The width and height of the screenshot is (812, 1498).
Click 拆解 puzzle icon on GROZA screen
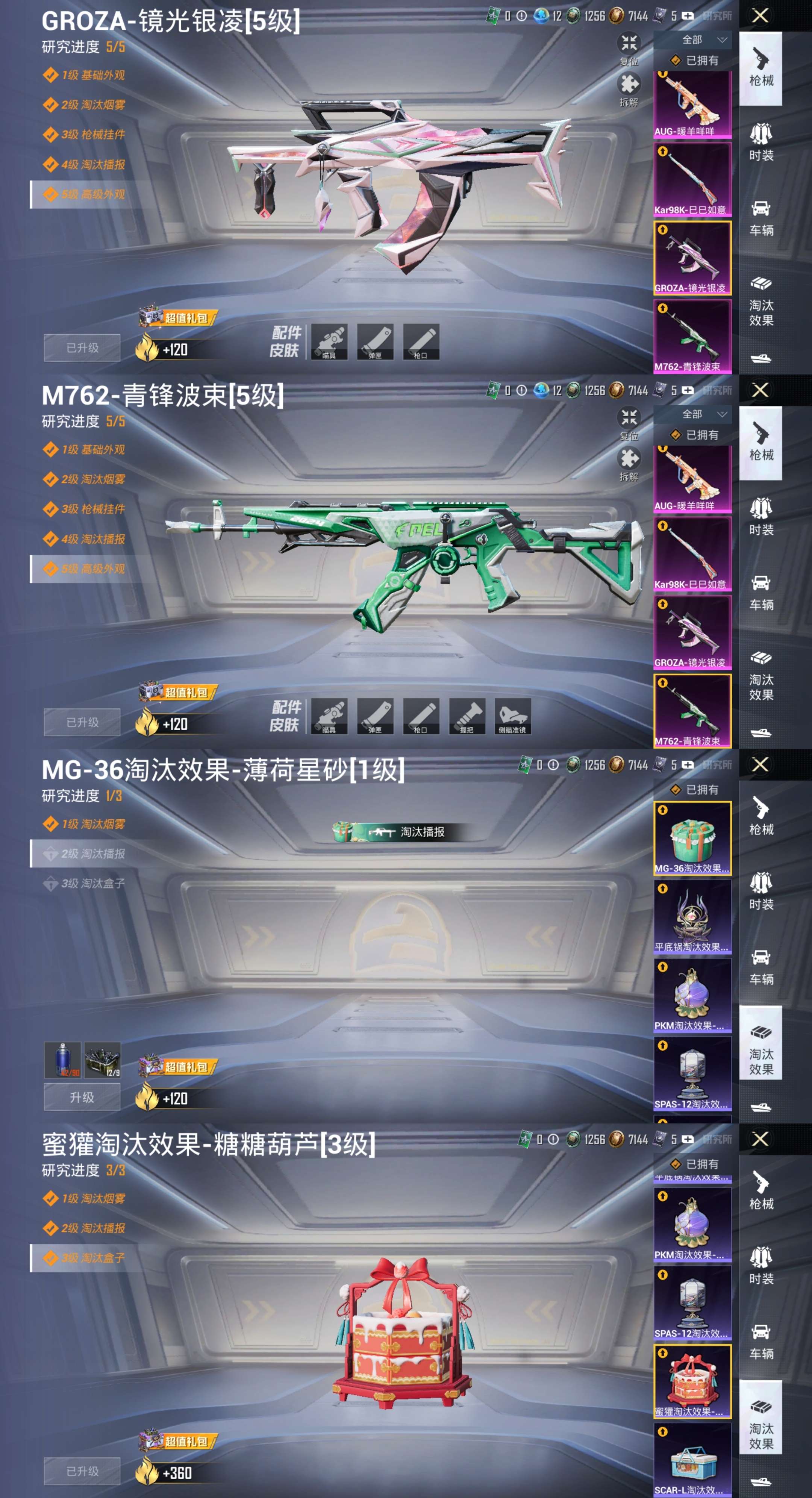(x=628, y=88)
